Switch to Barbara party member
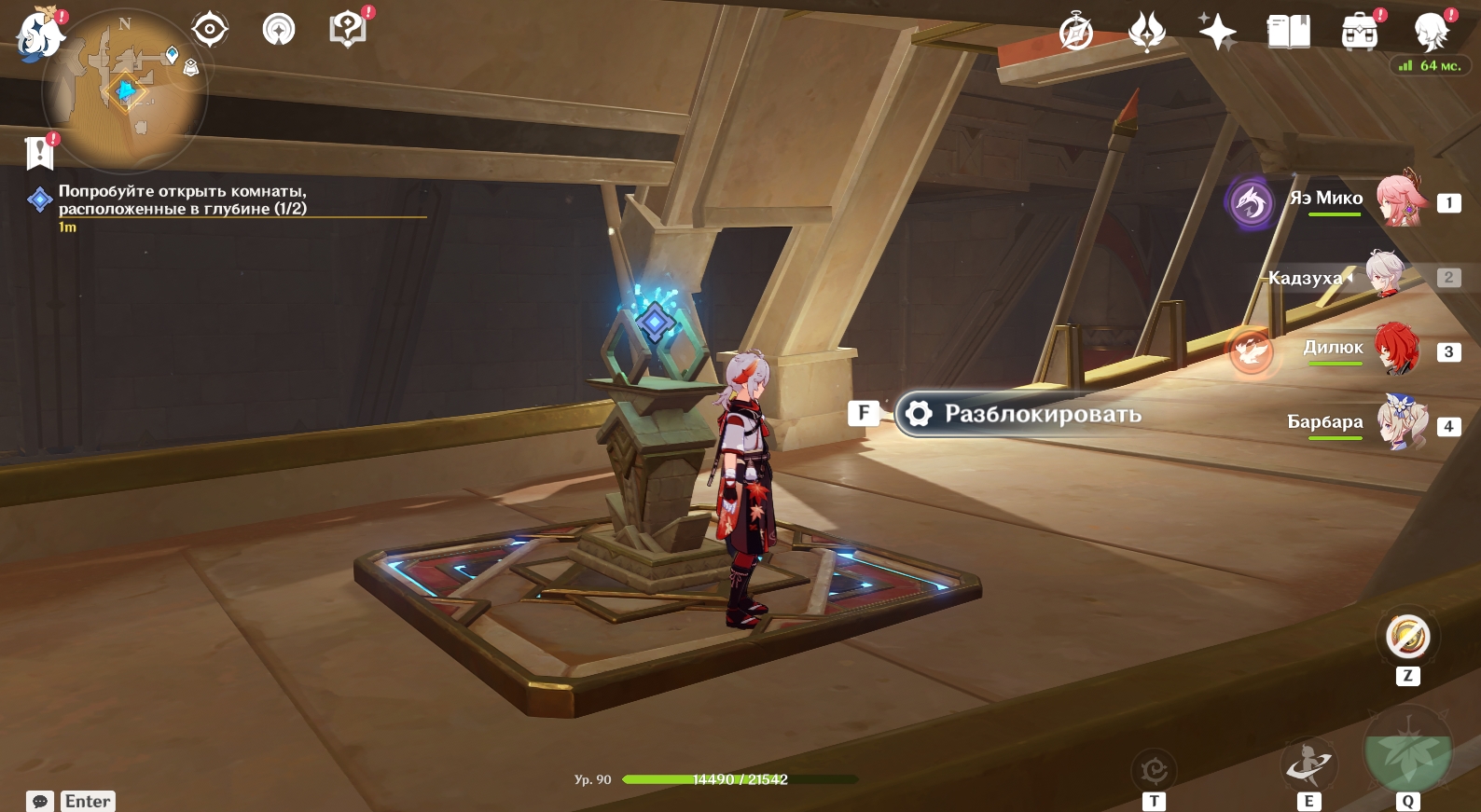The width and height of the screenshot is (1481, 812). 1401,423
